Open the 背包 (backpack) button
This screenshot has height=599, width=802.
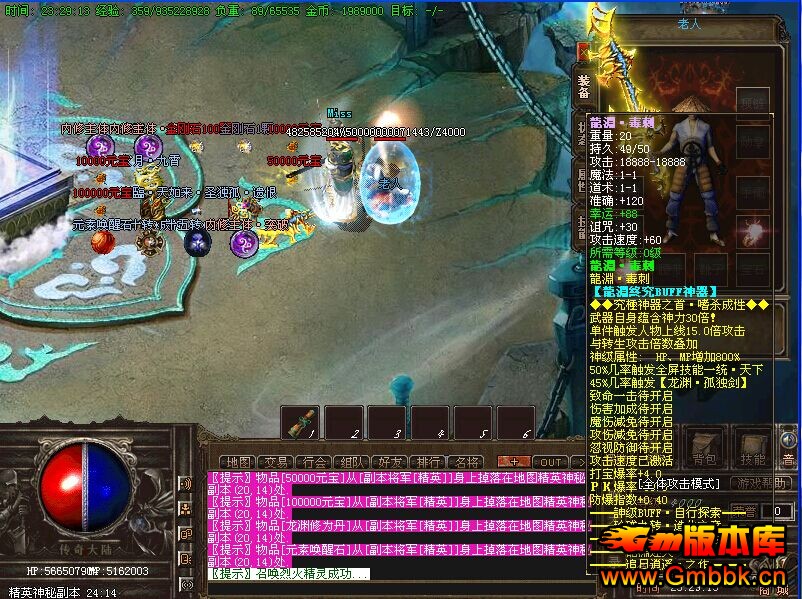click(704, 452)
